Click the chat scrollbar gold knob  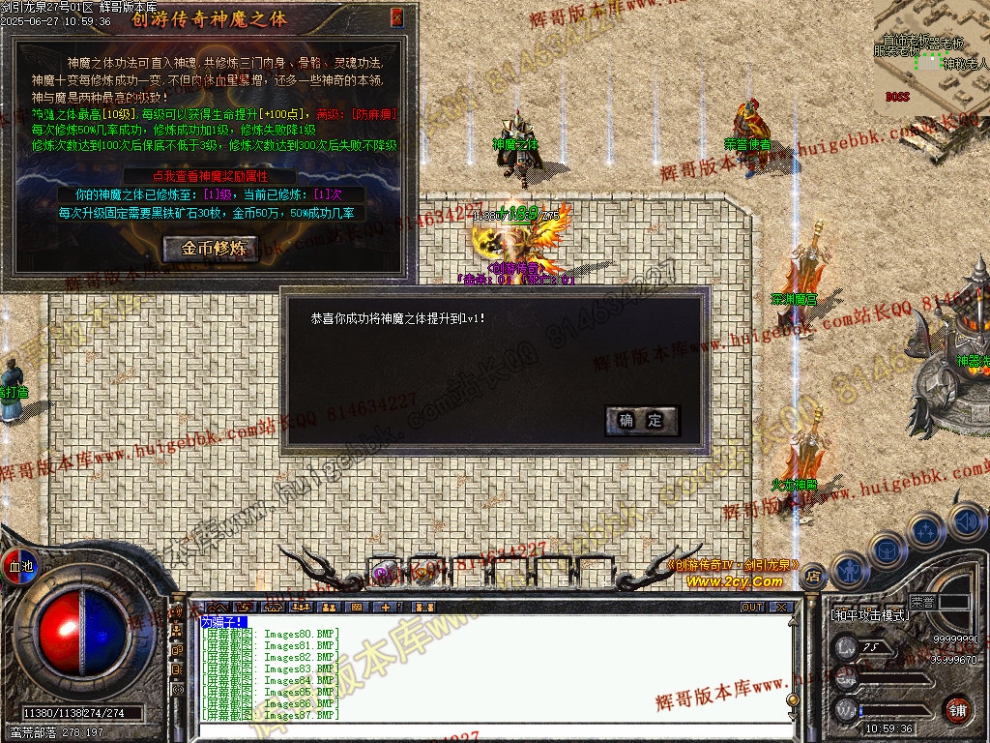click(791, 699)
